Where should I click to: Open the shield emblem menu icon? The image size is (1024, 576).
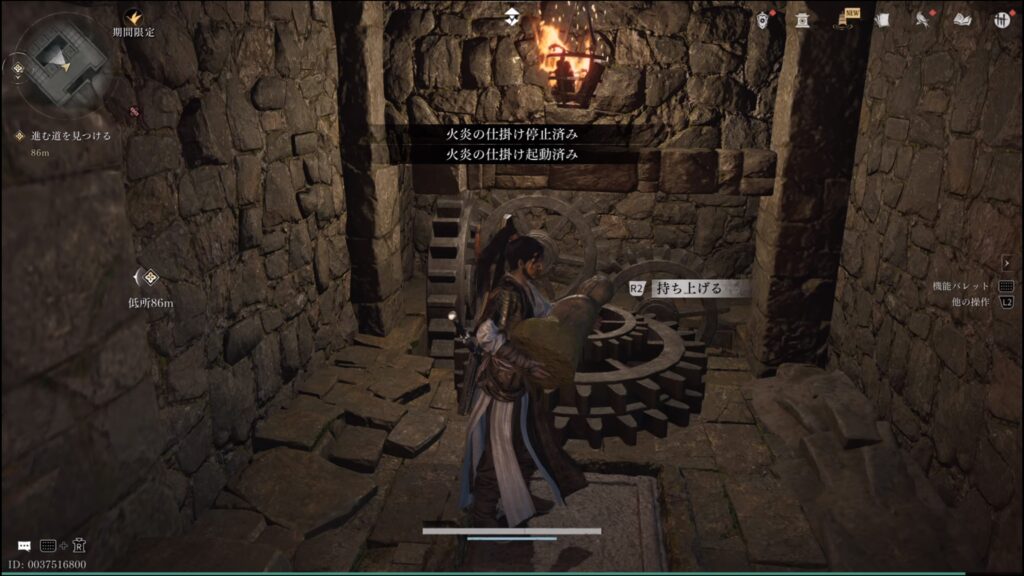pyautogui.click(x=763, y=20)
